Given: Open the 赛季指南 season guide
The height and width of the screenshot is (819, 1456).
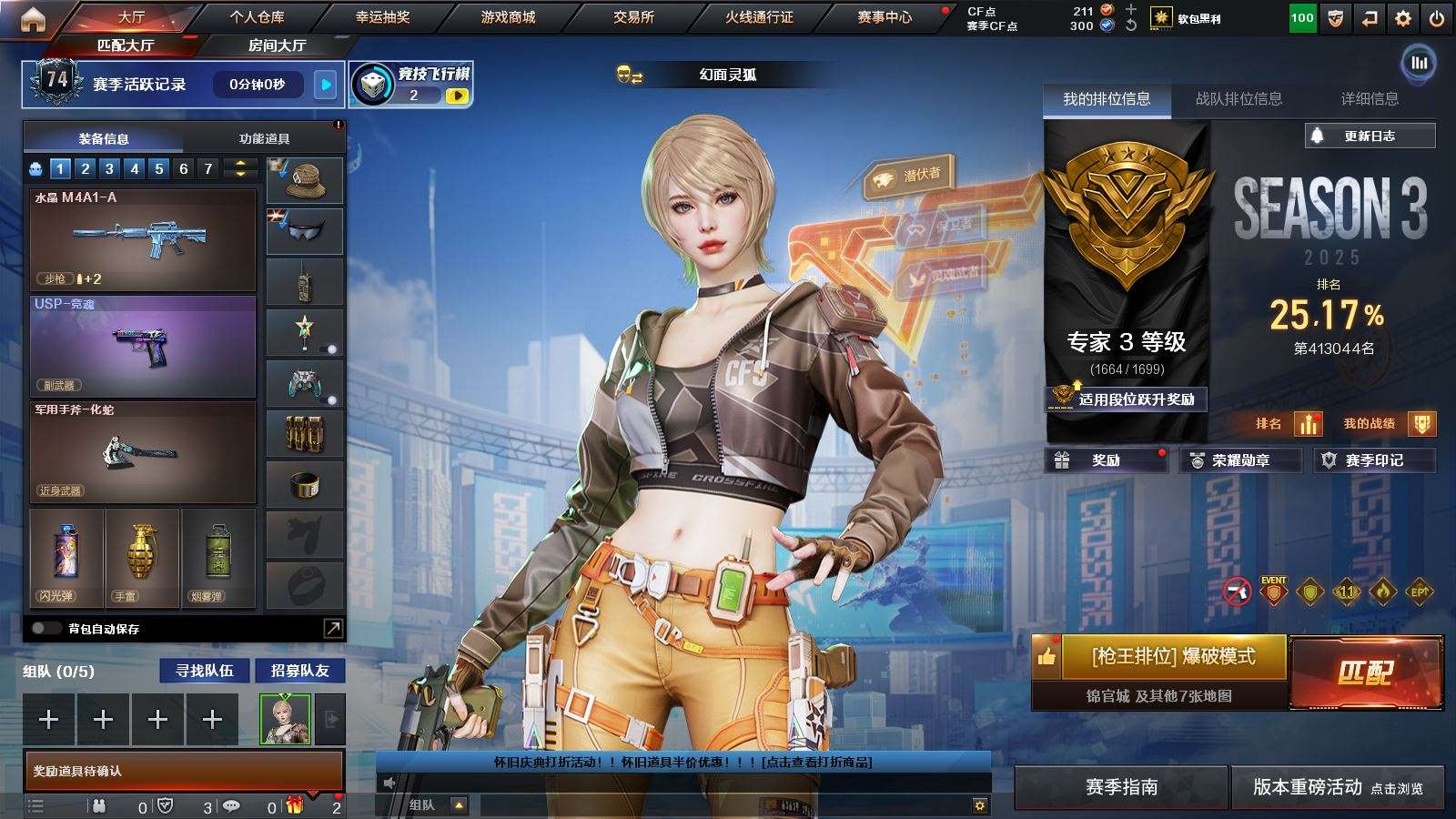Looking at the screenshot, I should (1121, 787).
